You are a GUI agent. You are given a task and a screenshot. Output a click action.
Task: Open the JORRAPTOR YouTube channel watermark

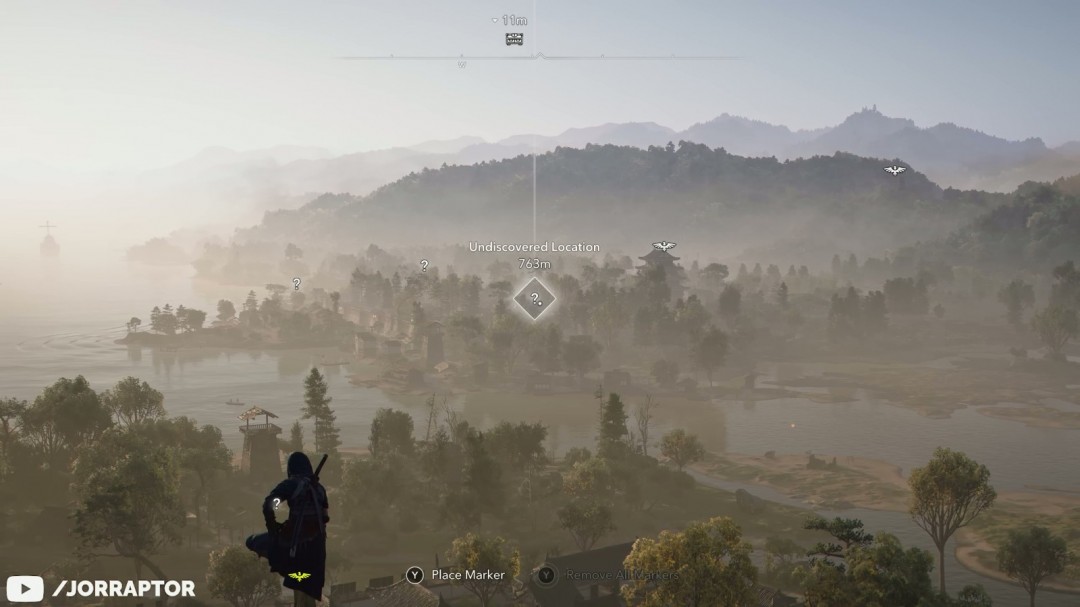coord(102,588)
